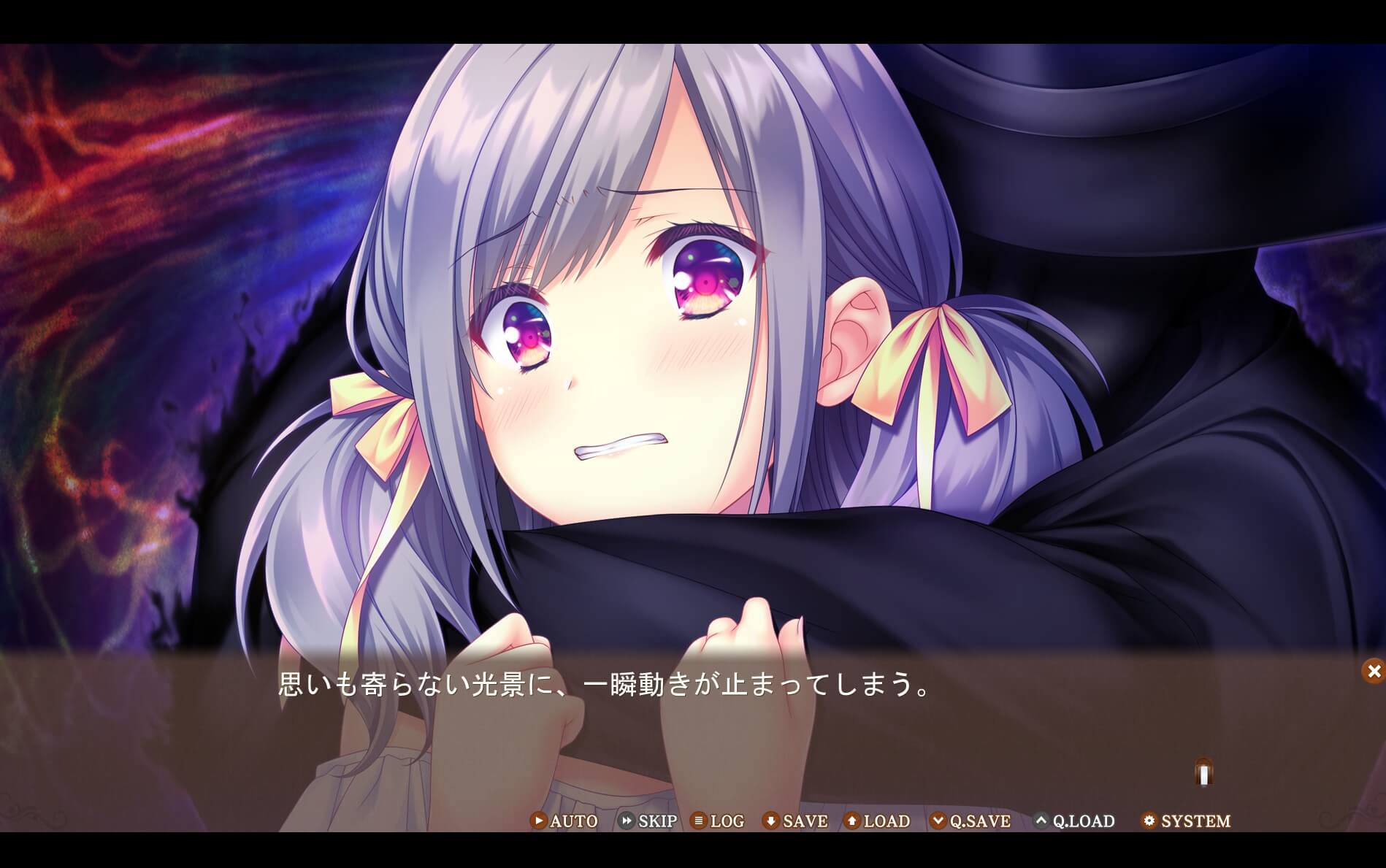Click the AUTO play-arrow icon

coord(538,821)
